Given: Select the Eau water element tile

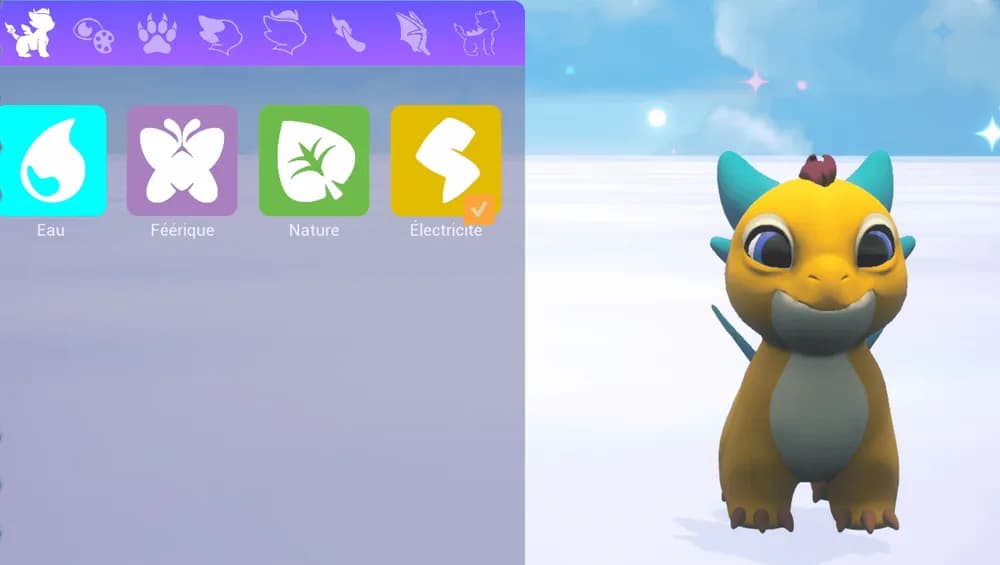Looking at the screenshot, I should tap(52, 161).
